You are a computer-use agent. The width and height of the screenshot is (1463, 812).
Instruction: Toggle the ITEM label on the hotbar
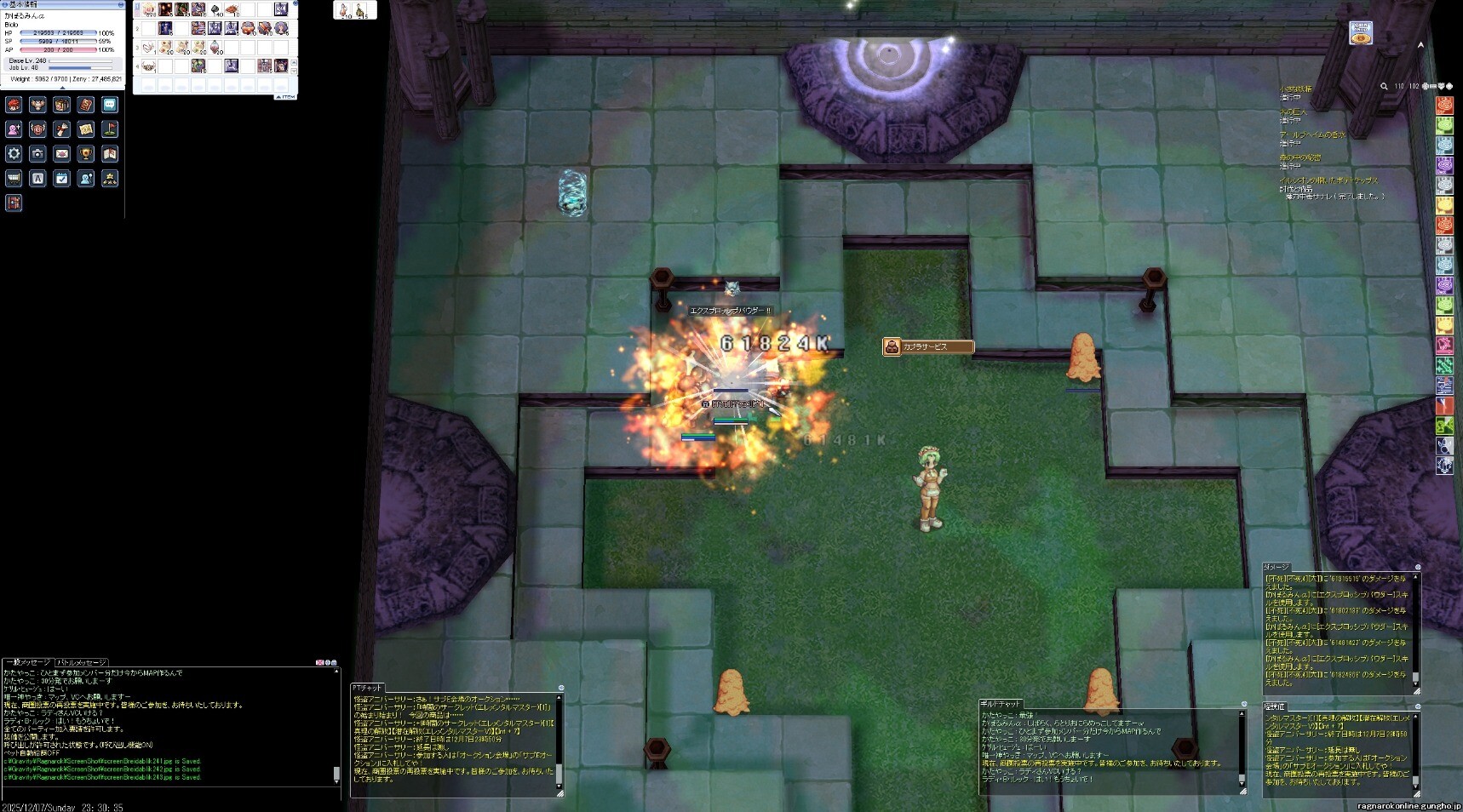(285, 97)
